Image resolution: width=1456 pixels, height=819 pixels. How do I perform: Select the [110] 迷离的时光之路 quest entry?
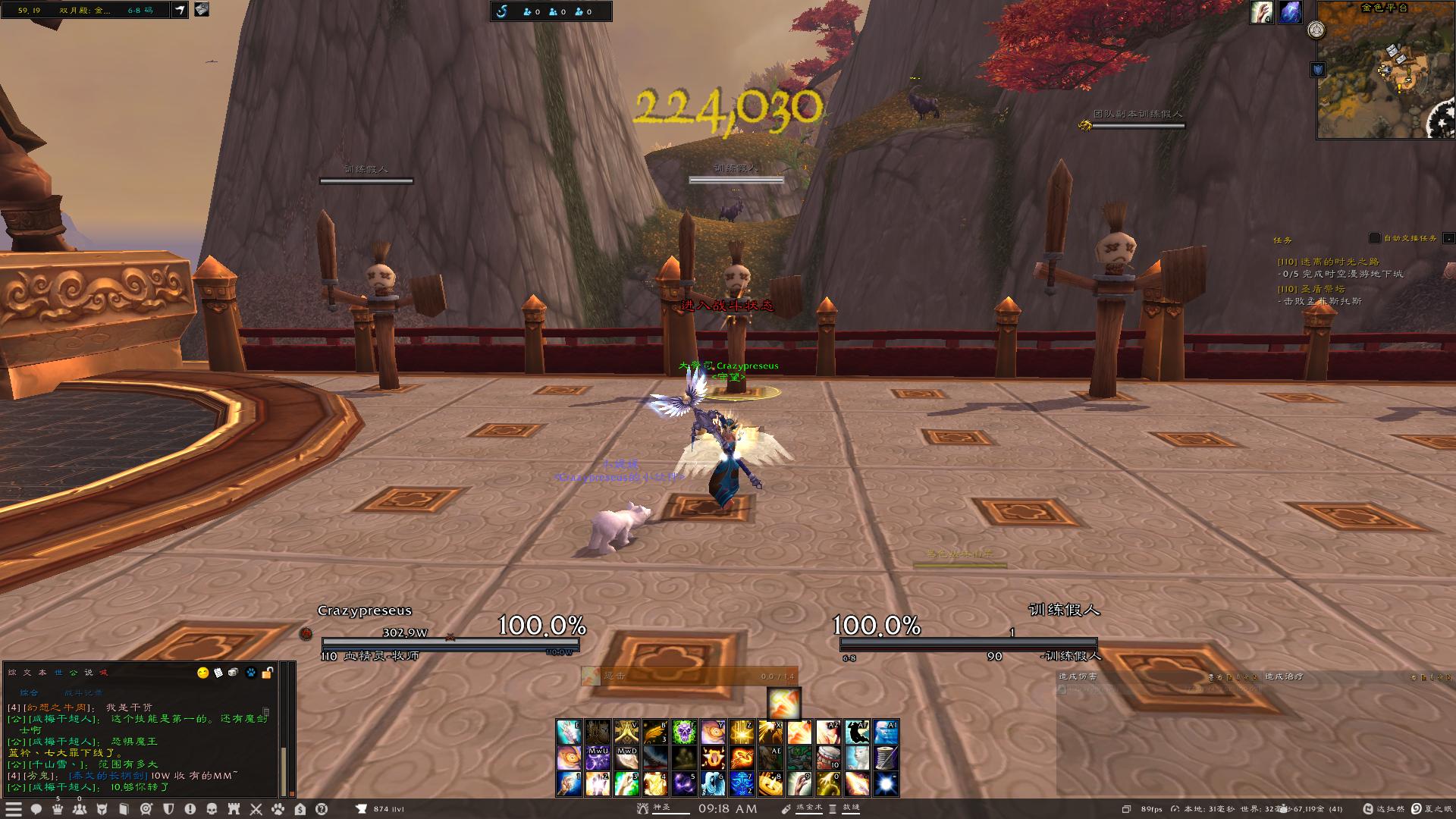(x=1328, y=262)
